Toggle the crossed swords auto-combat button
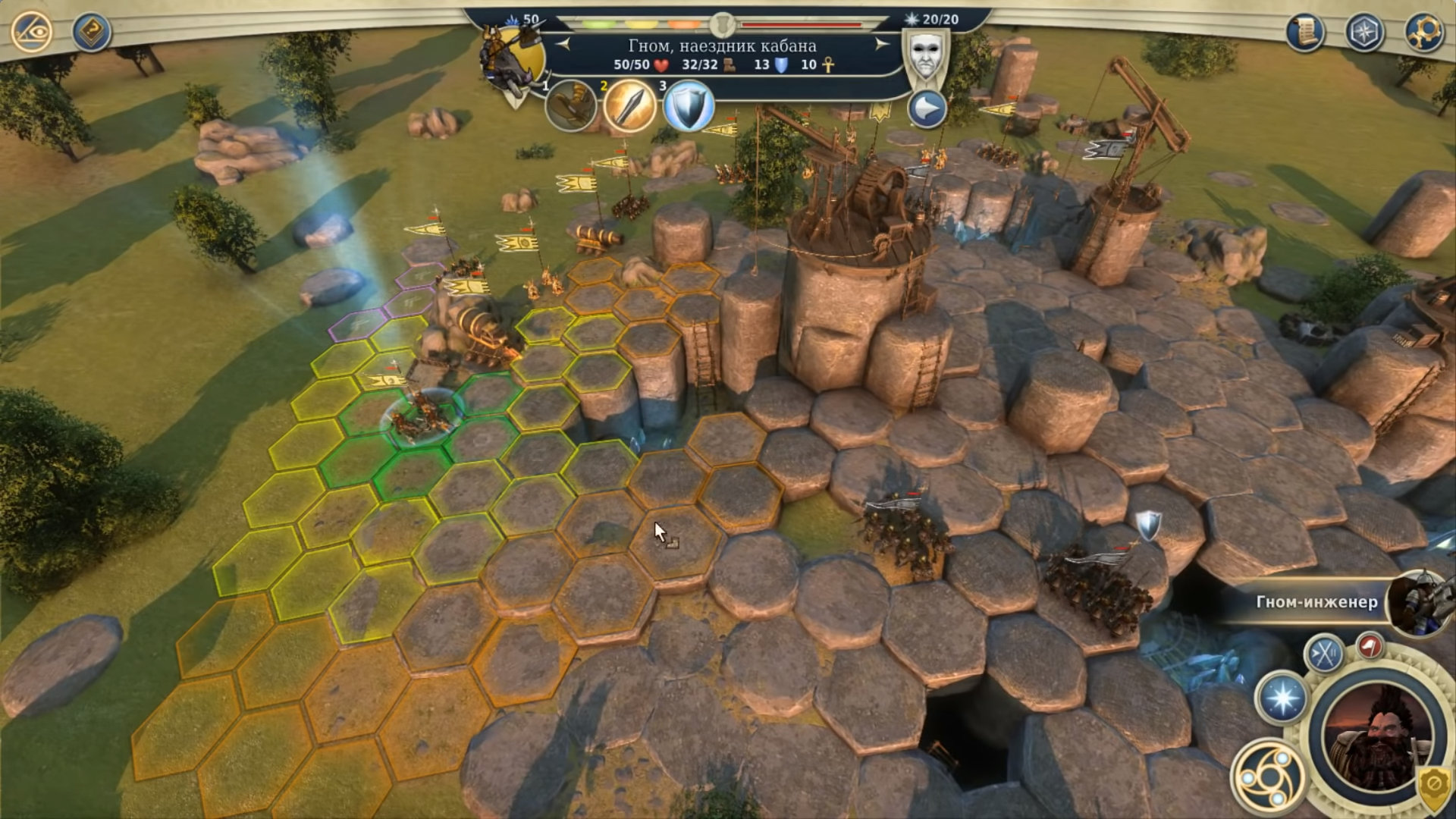Image resolution: width=1456 pixels, height=819 pixels. coord(1324,653)
